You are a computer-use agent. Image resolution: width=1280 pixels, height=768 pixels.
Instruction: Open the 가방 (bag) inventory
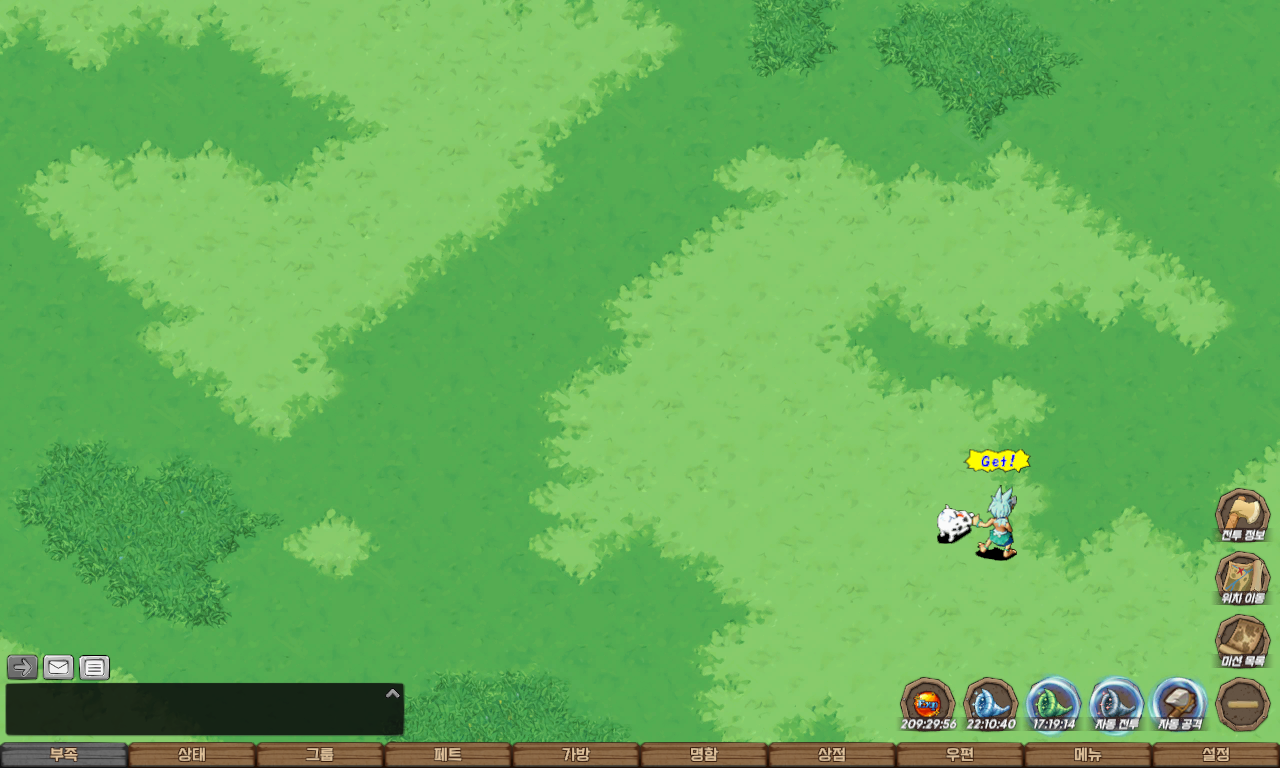coord(576,755)
